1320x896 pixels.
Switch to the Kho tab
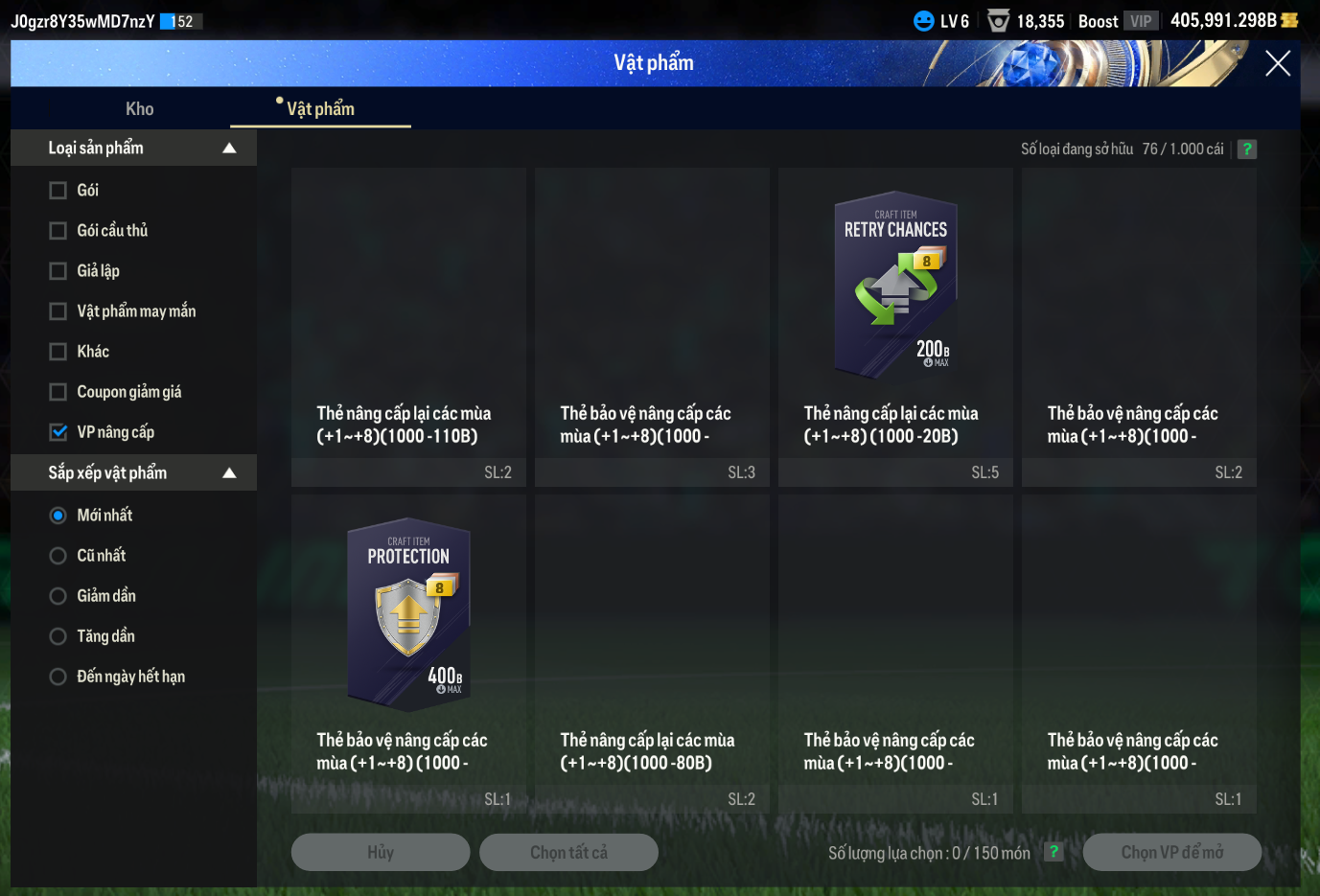[x=139, y=109]
